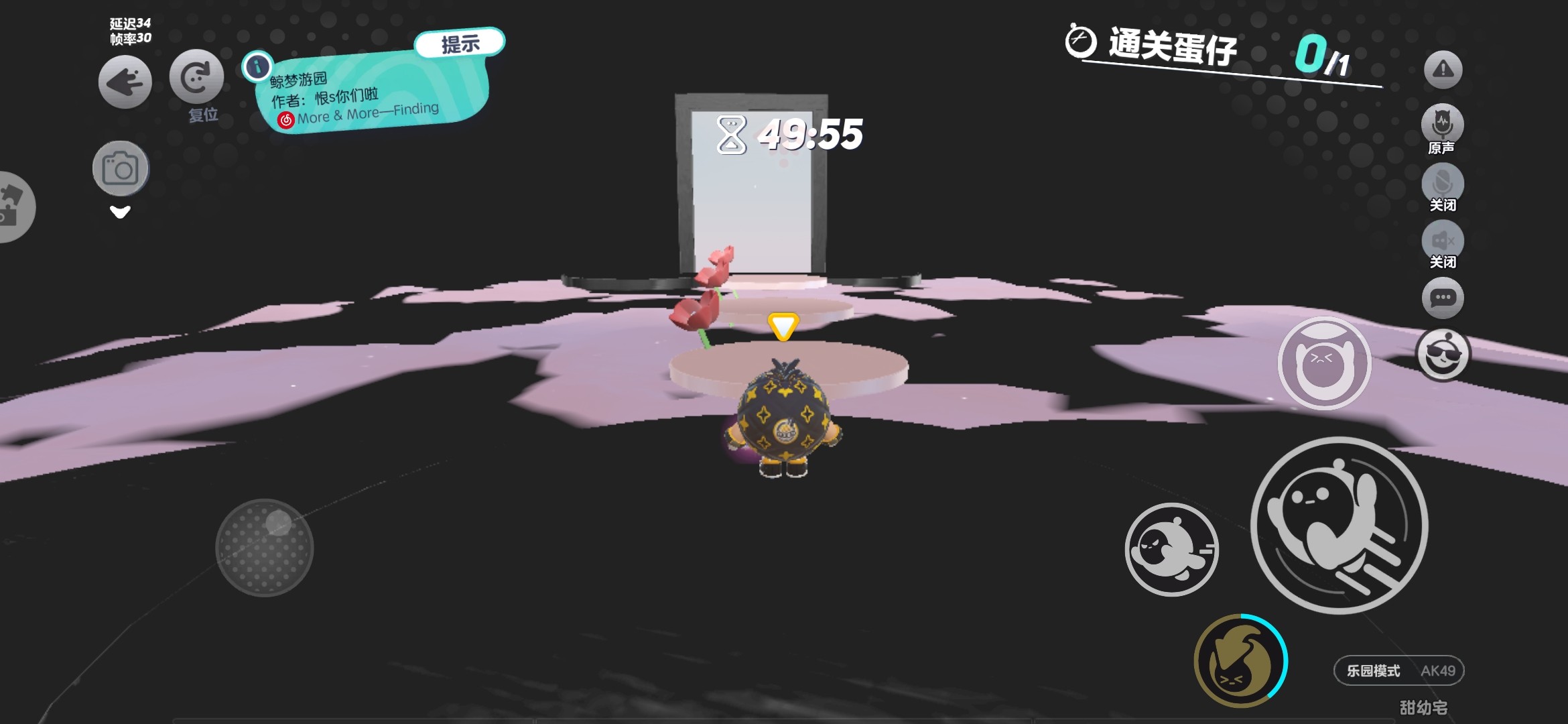
Task: Select the 乐园模式 mode label
Action: (x=1373, y=670)
